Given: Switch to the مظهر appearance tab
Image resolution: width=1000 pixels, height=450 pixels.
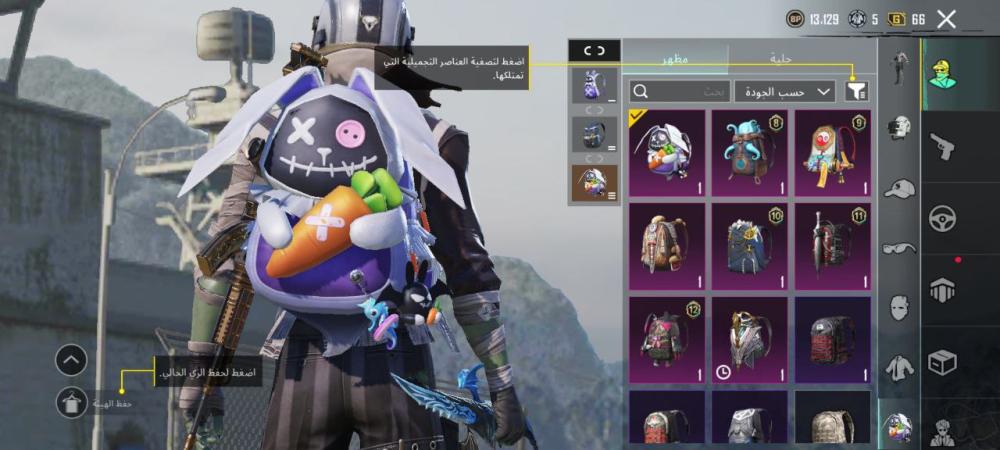Looking at the screenshot, I should (x=675, y=59).
